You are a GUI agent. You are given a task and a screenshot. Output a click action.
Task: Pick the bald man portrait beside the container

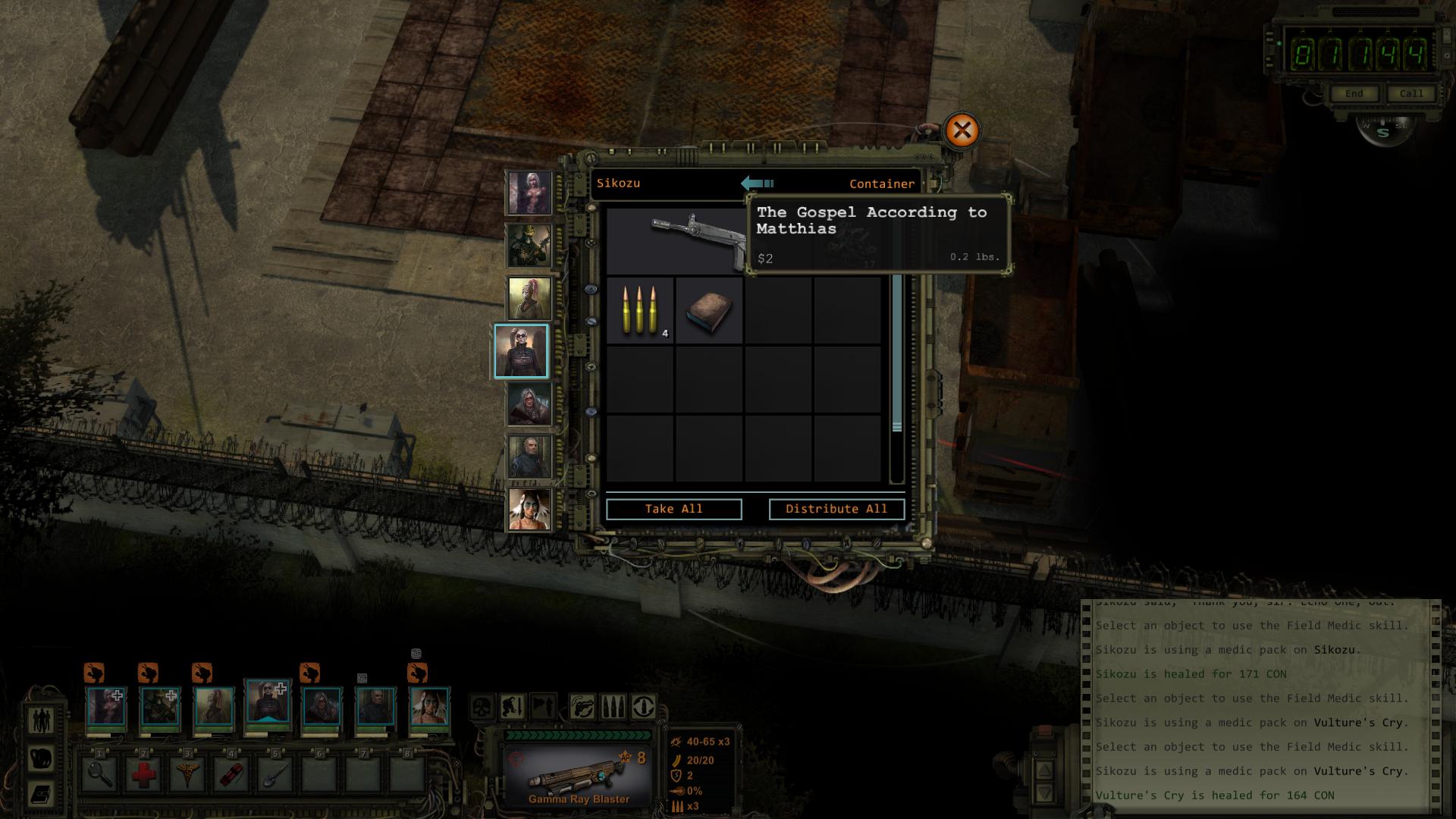529,457
